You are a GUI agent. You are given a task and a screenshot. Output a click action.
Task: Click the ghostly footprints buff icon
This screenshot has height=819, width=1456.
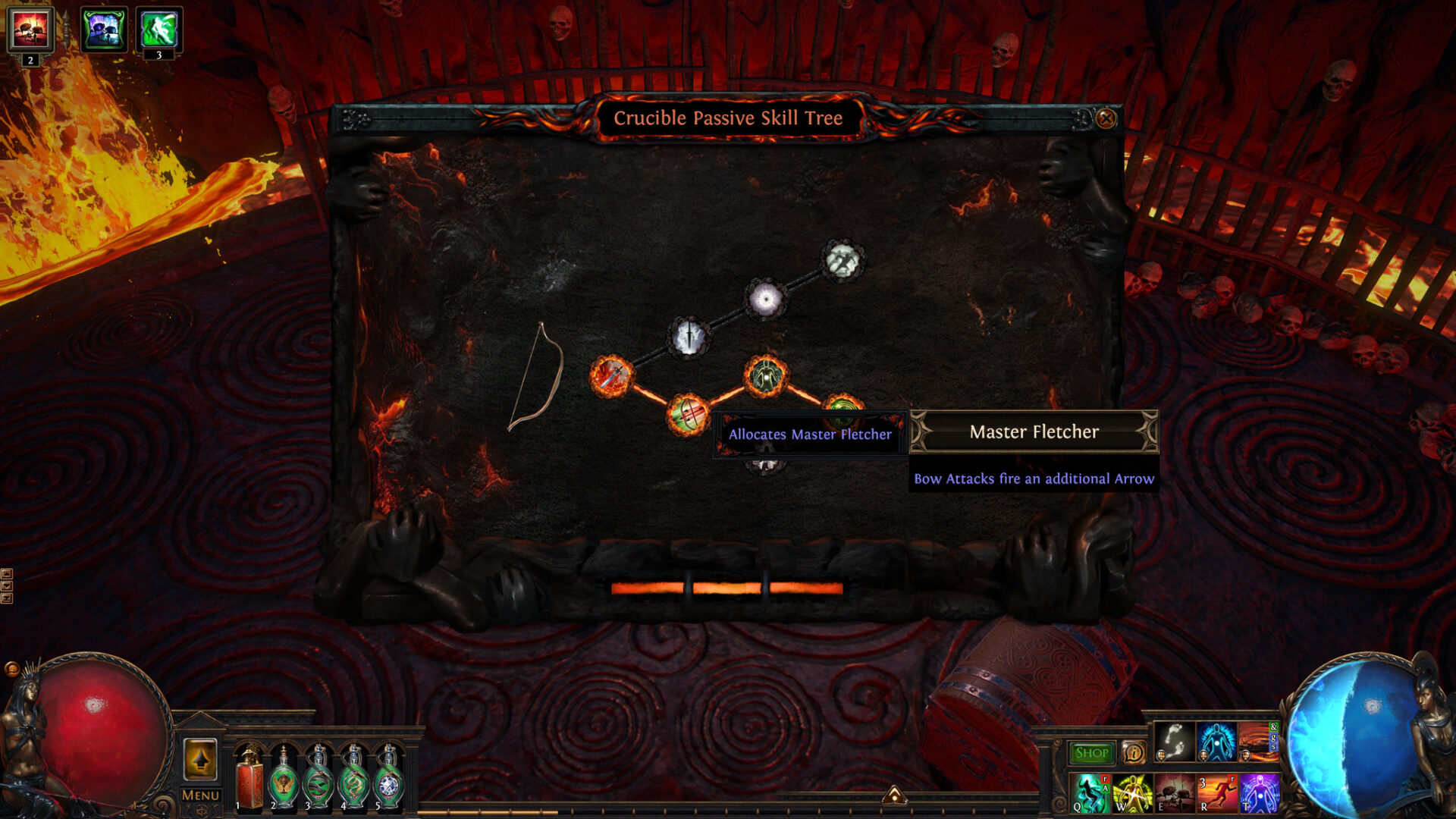[1174, 742]
